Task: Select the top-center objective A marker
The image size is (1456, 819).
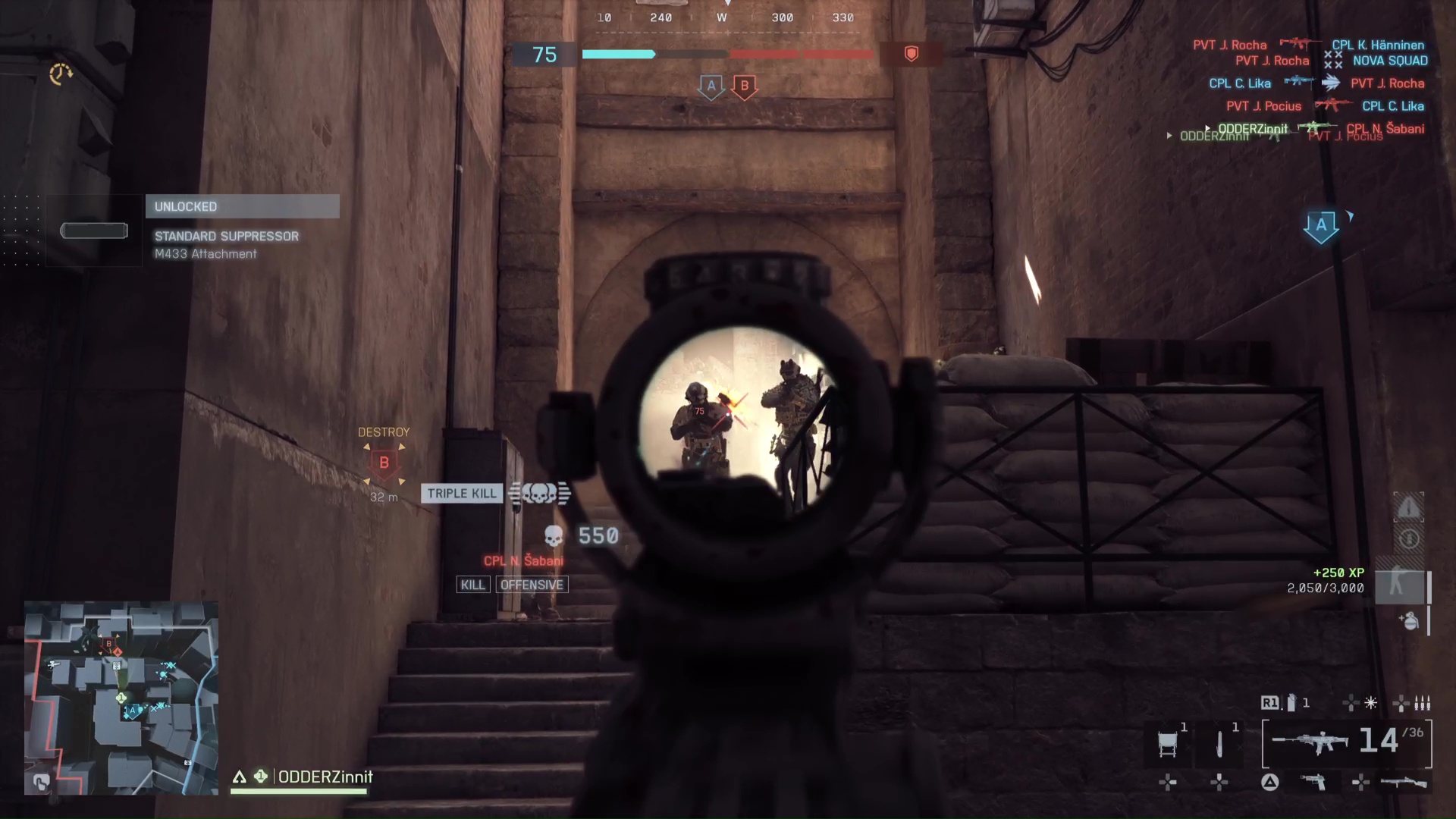Action: coord(711,86)
